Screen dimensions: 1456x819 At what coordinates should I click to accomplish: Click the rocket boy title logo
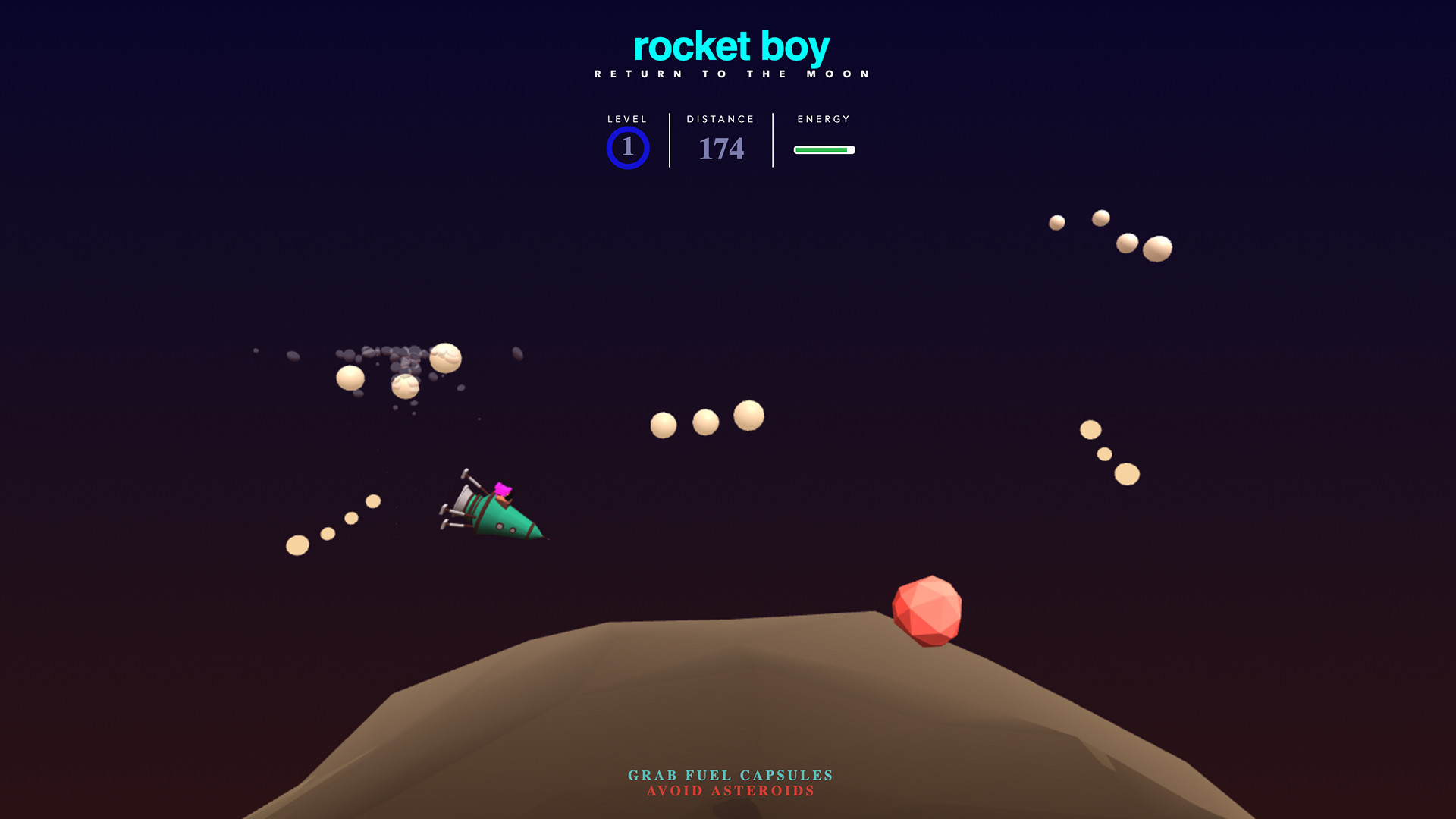(730, 47)
